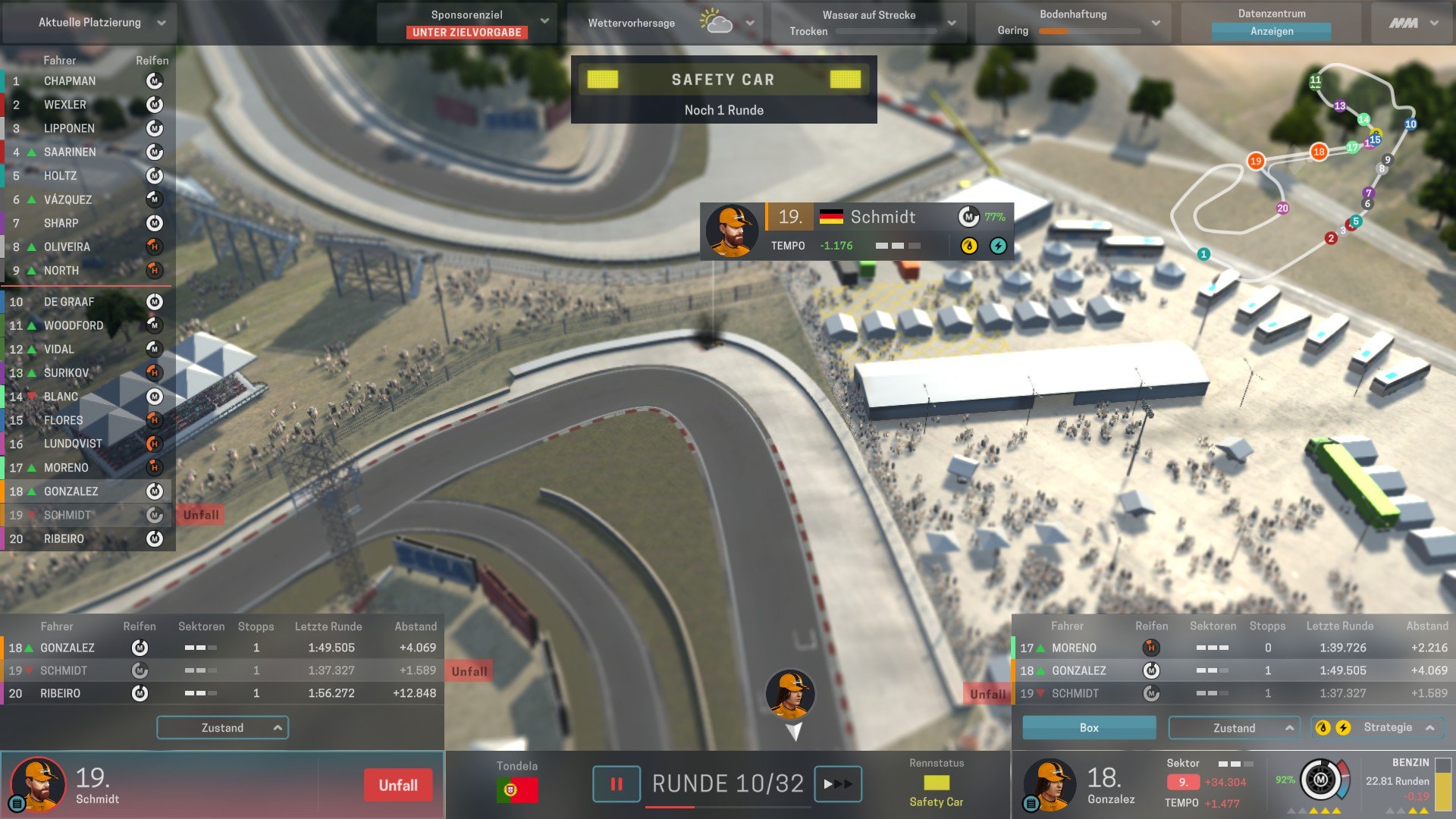This screenshot has width=1456, height=819.
Task: Open Schmidt's Zustand dropdown
Action: pos(222,728)
